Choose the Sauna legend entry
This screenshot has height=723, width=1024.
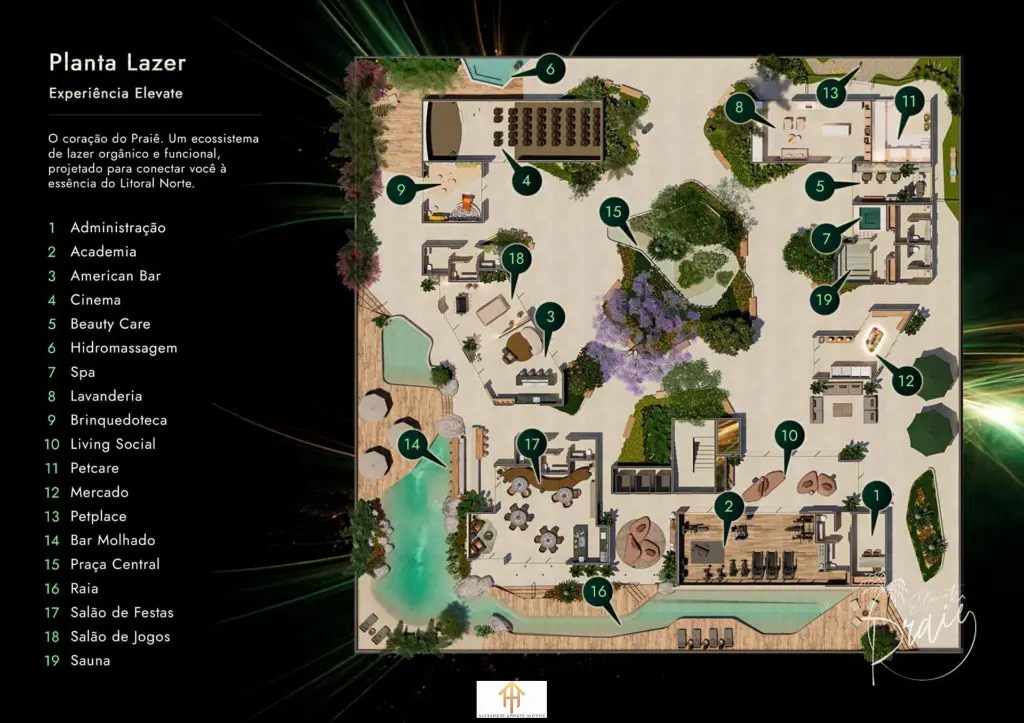[x=90, y=660]
